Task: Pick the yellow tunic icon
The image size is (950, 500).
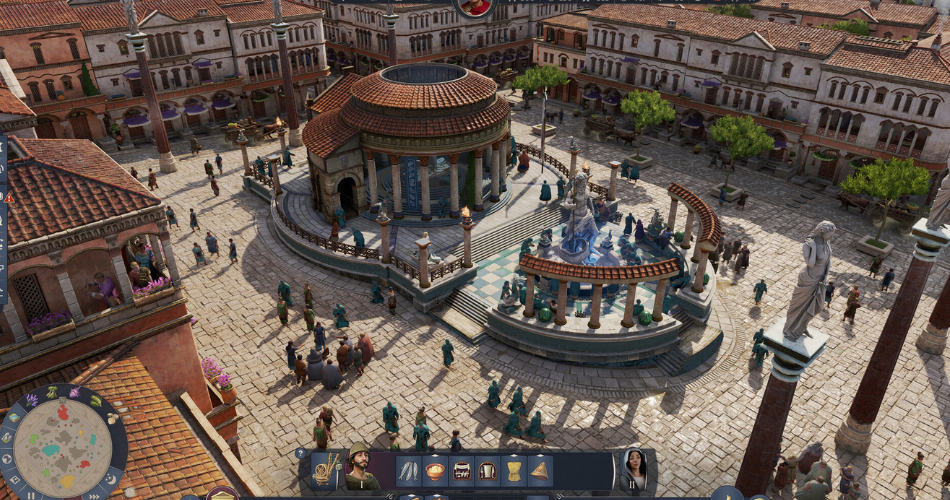Action: (513, 470)
